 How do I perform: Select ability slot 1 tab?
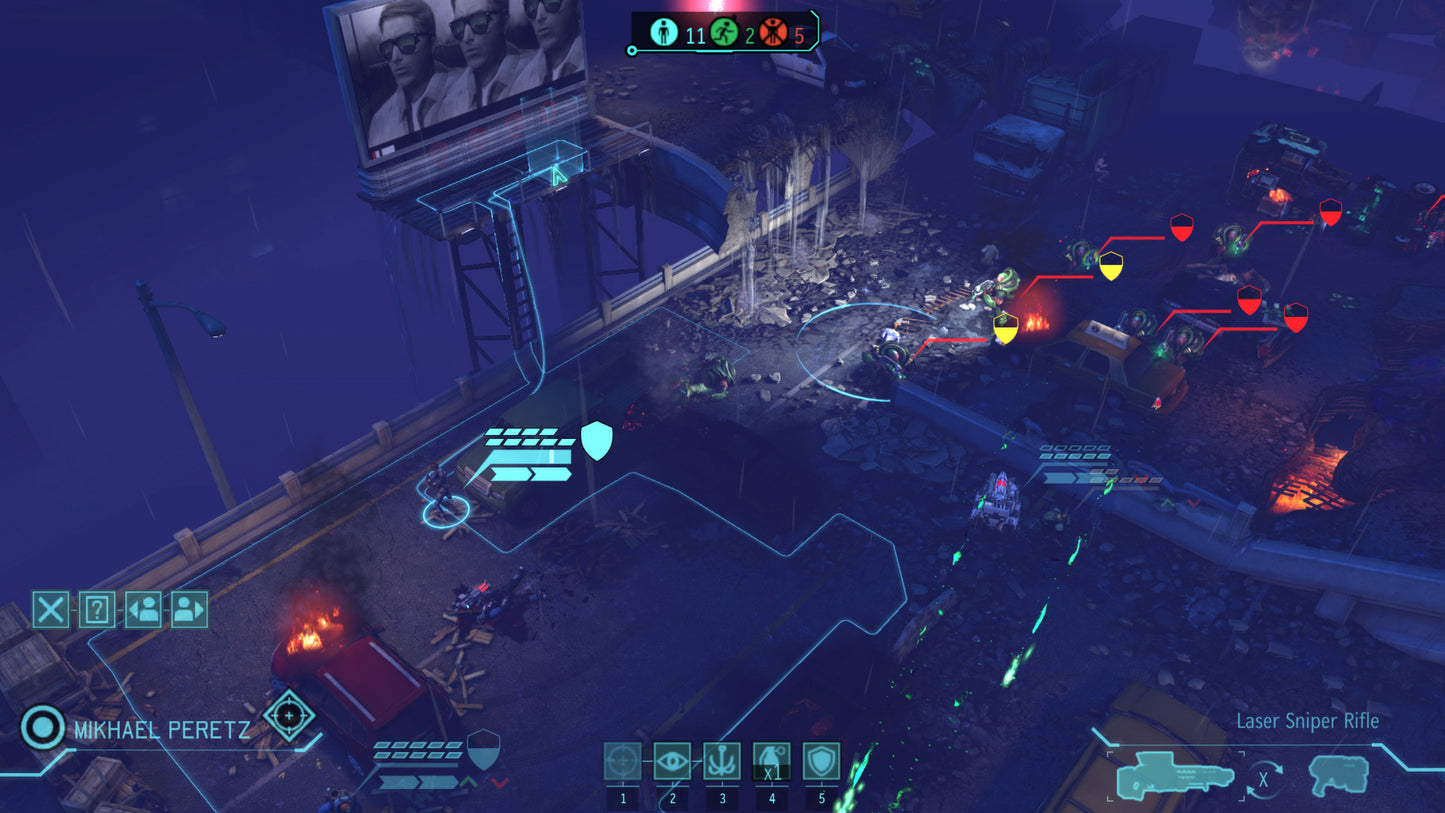pyautogui.click(x=624, y=797)
